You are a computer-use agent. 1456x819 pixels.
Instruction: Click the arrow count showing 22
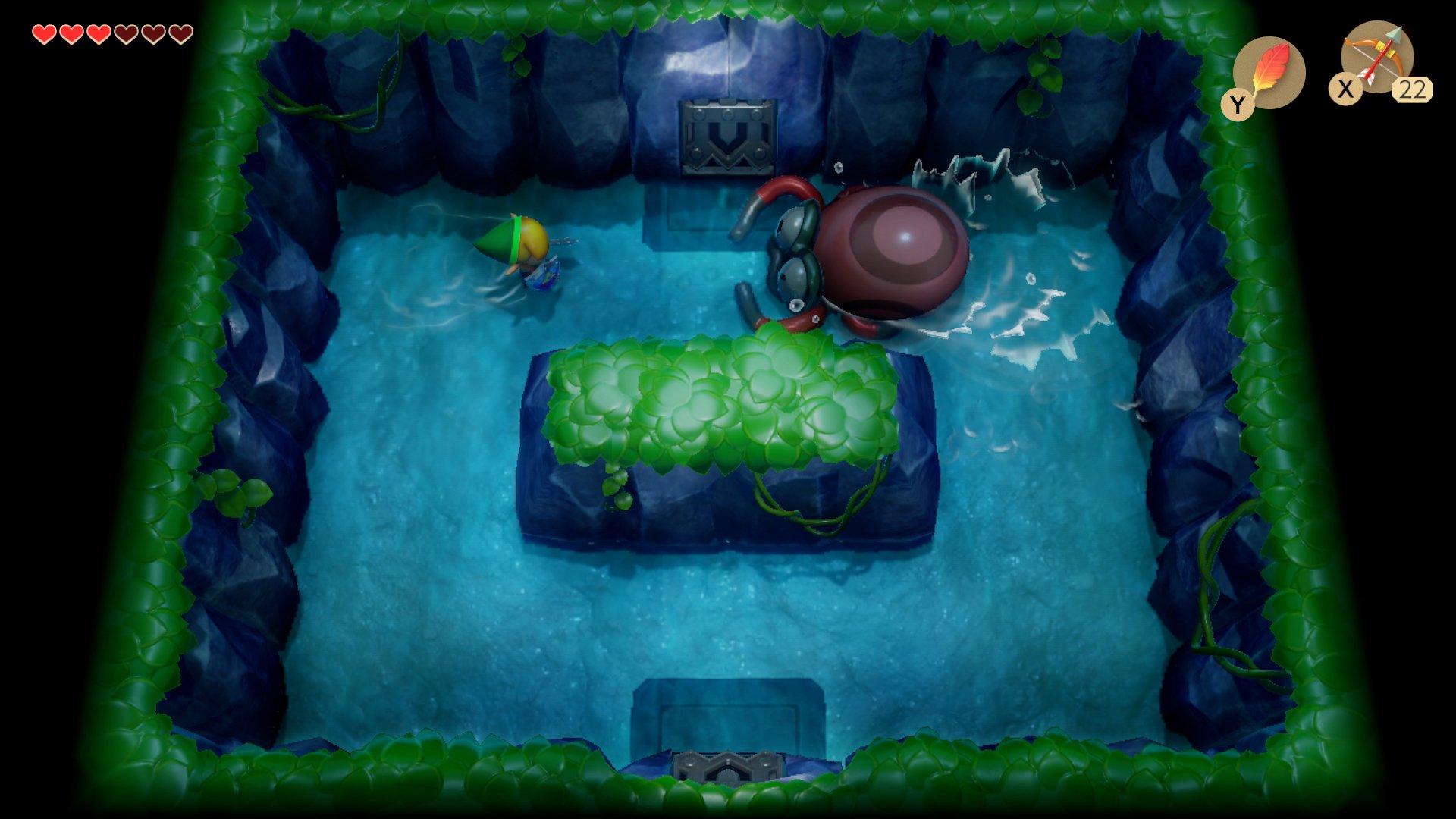(1413, 91)
